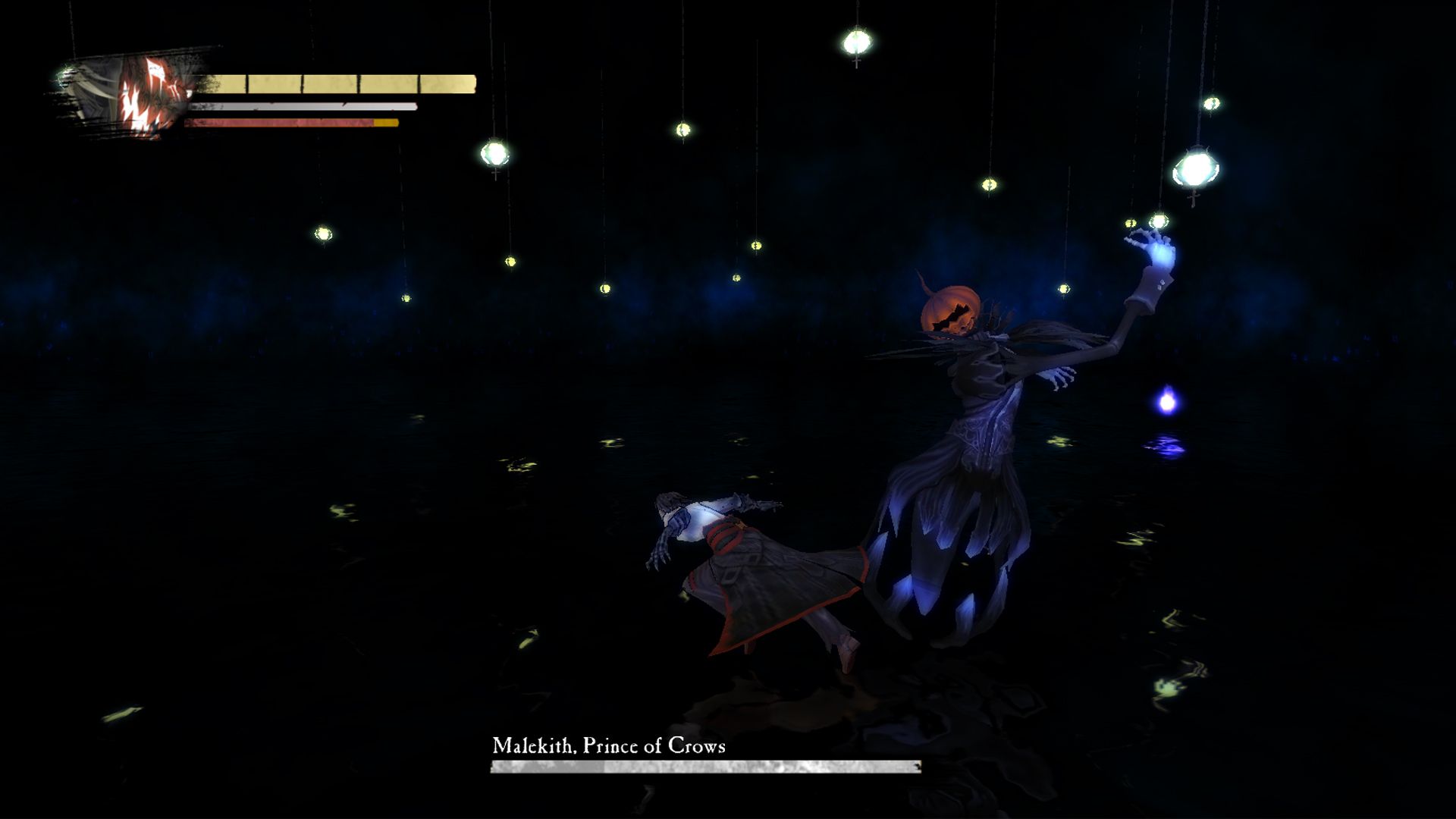Toggle the orange tip of the red stamina bar
This screenshot has height=819, width=1456.
pos(385,123)
